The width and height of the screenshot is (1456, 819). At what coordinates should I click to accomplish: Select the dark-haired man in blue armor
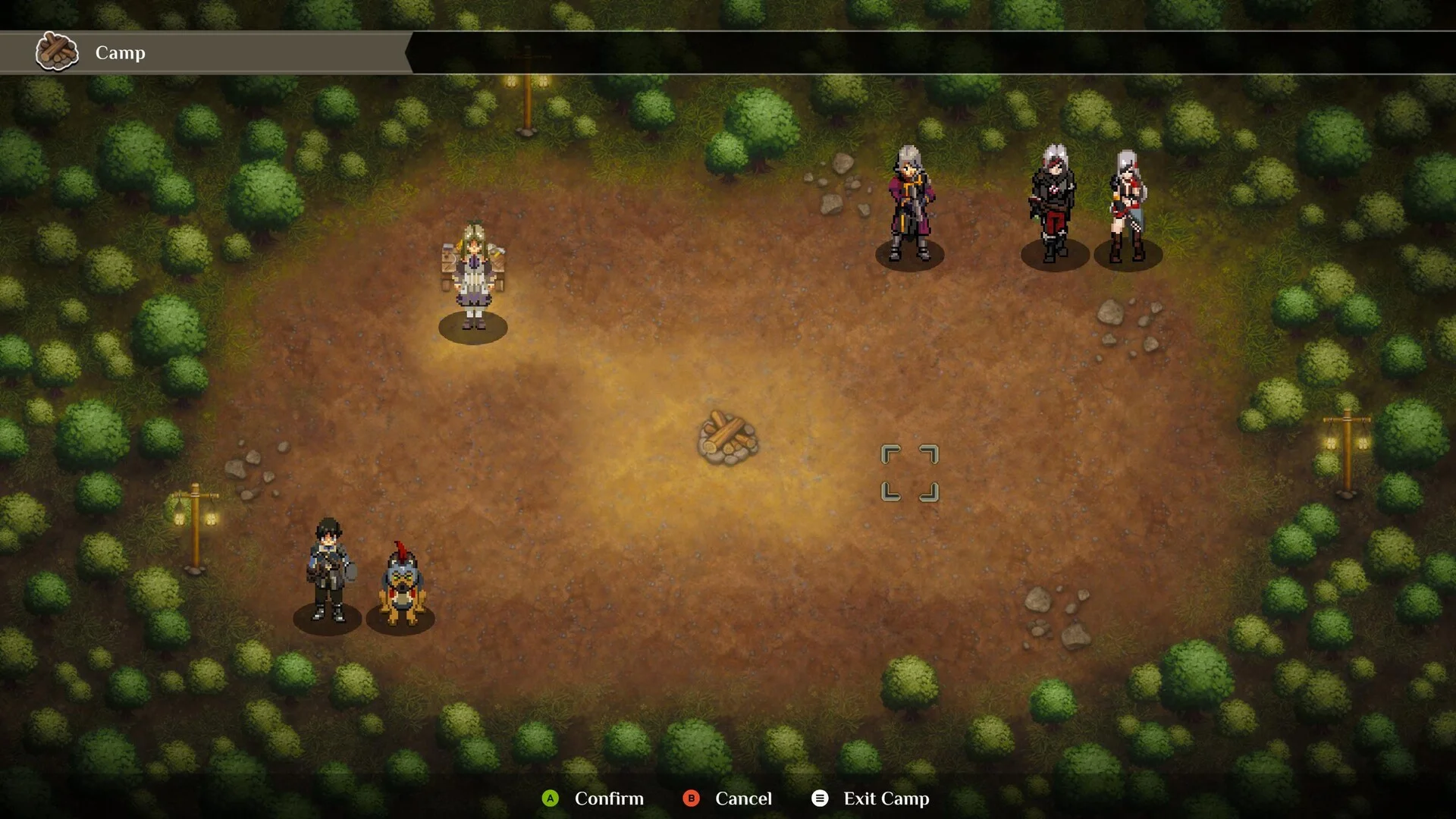pos(328,569)
